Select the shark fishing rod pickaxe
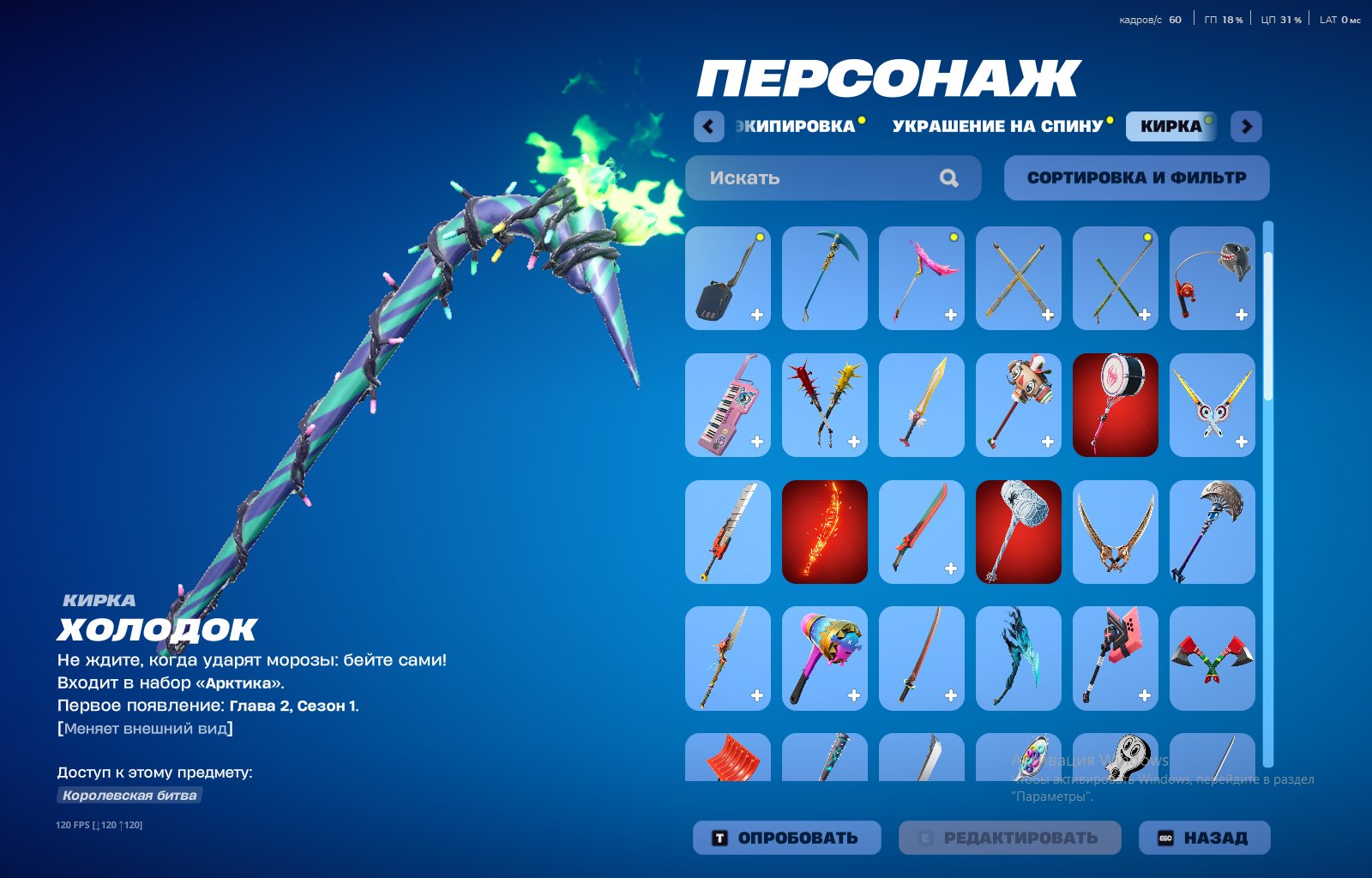Viewport: 1372px width, 878px height. 1213,280
